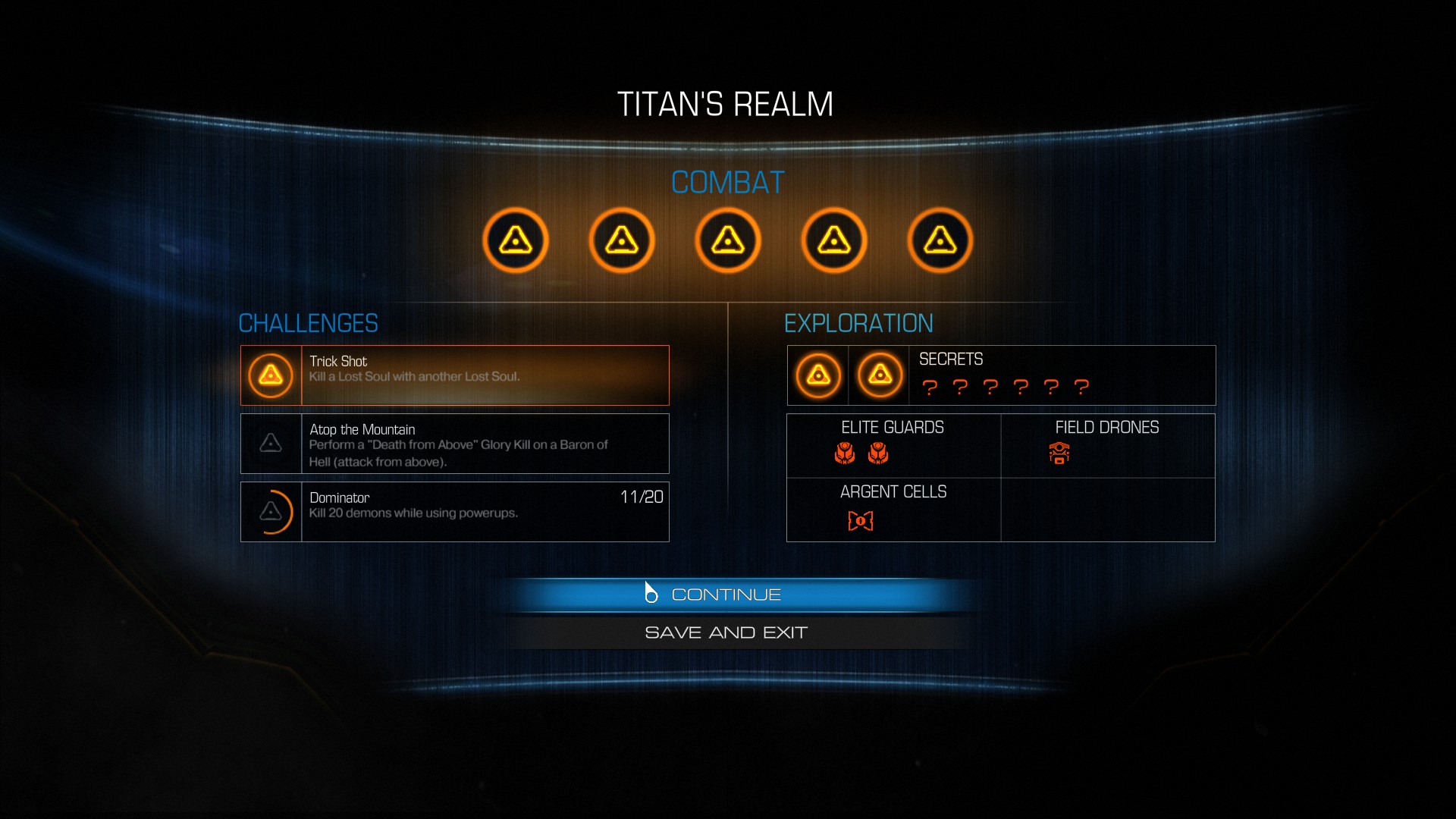Viewport: 1456px width, 819px height.
Task: Continue to the next mission
Action: point(726,595)
